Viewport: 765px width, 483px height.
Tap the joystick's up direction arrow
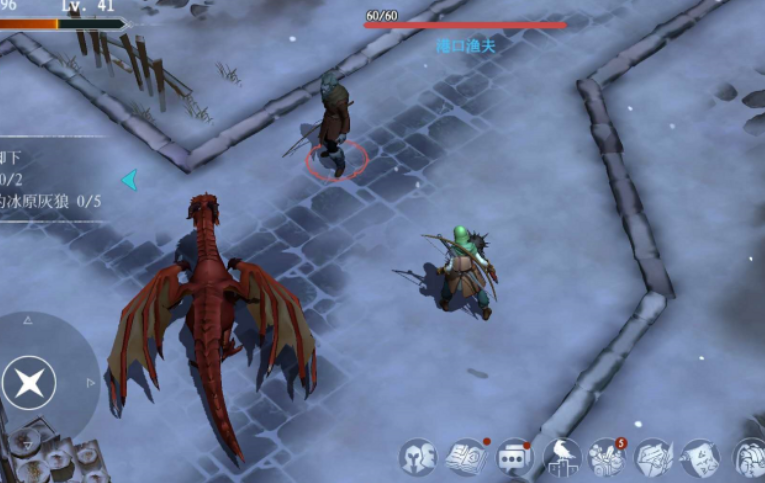28,321
